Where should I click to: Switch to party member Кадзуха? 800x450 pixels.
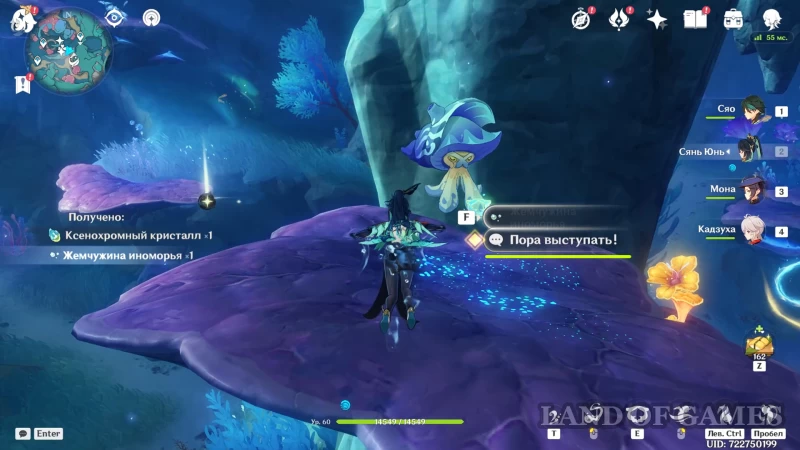tap(752, 231)
